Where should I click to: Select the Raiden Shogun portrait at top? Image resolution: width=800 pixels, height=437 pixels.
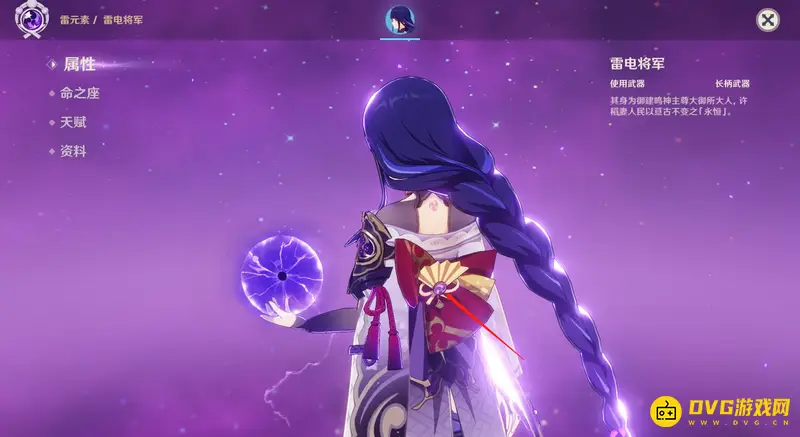[400, 20]
